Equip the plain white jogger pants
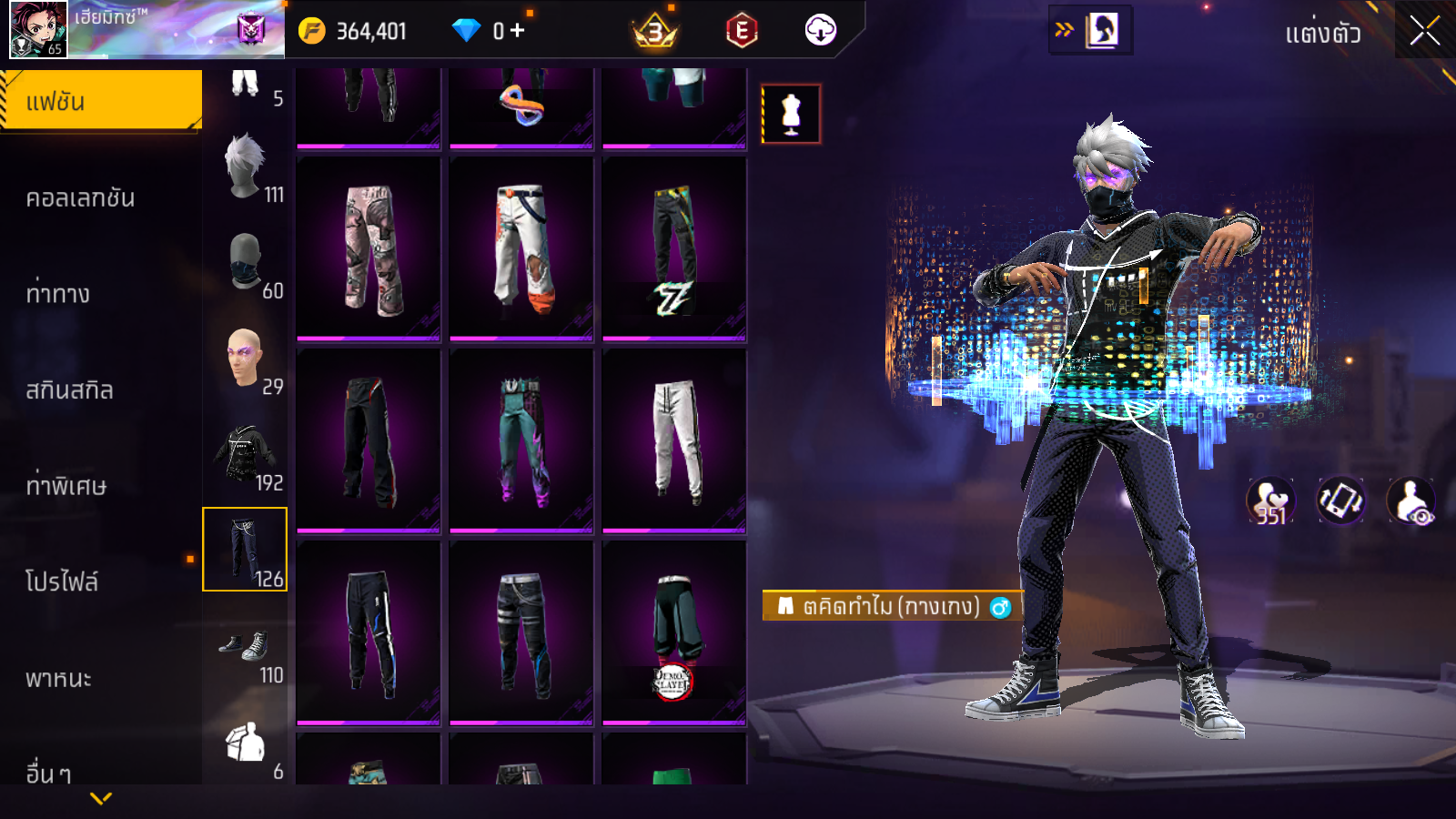 coord(674,440)
